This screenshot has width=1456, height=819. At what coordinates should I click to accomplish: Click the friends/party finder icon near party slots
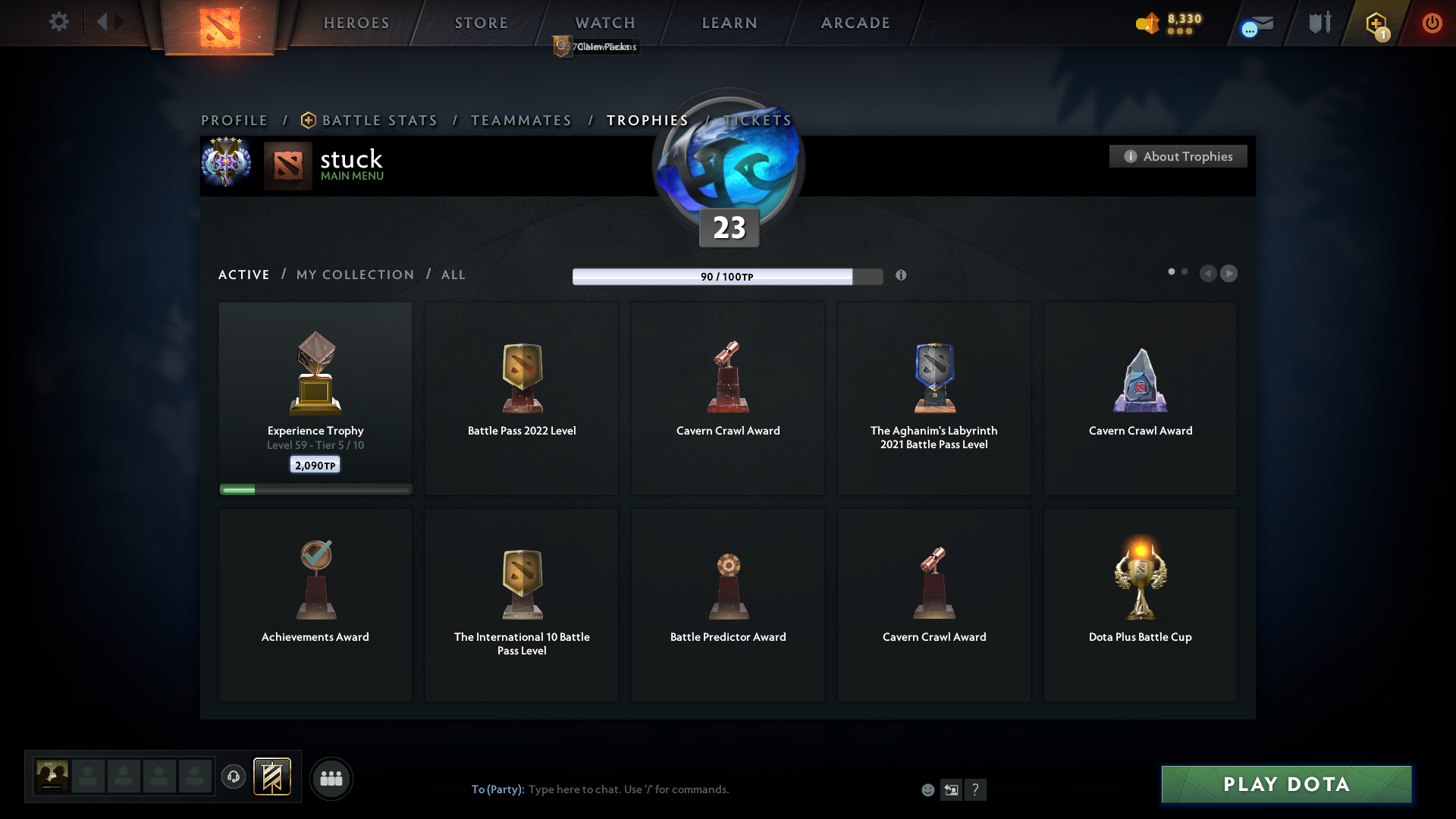(331, 778)
